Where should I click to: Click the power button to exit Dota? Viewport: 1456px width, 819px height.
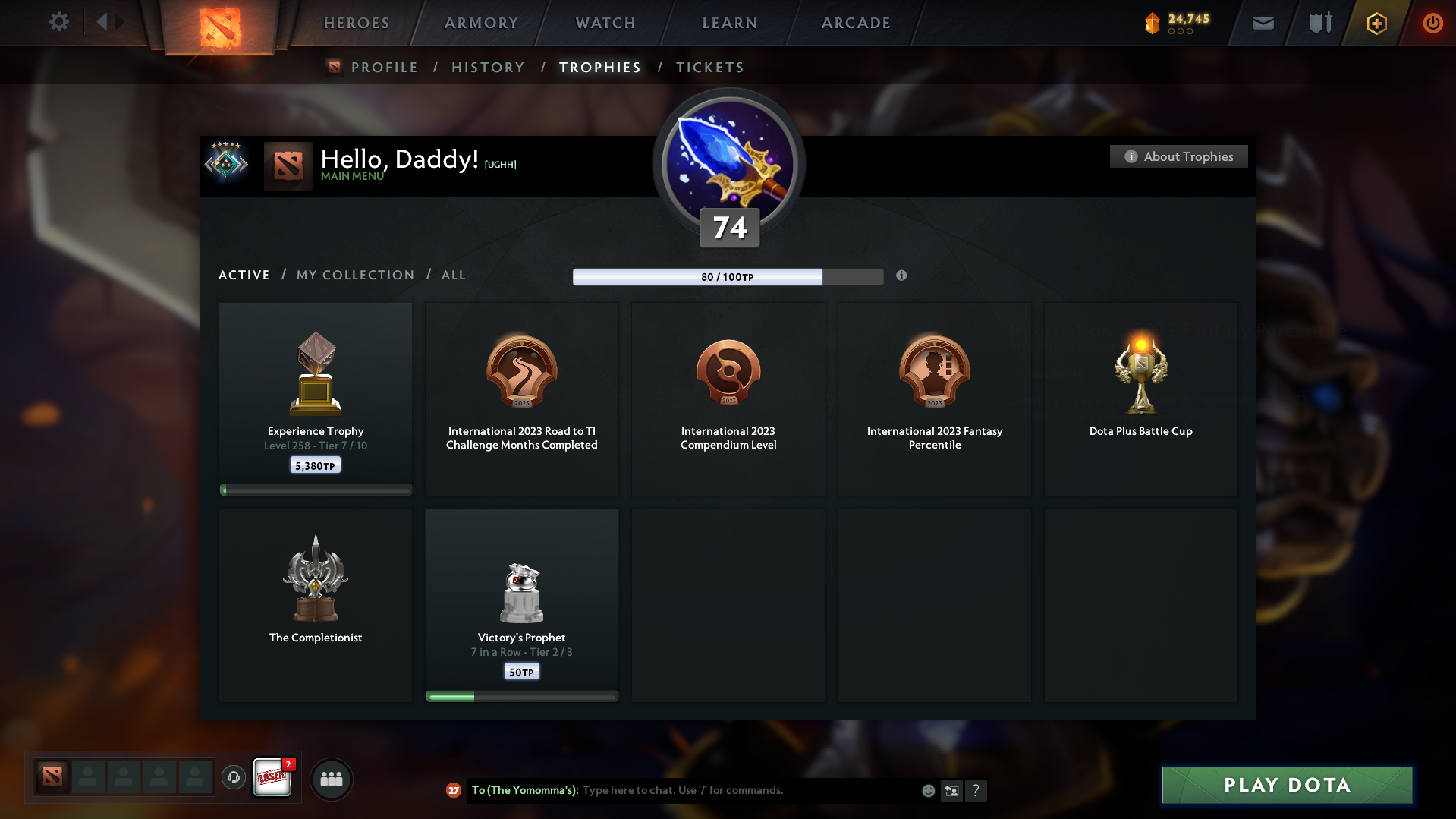click(x=1432, y=23)
